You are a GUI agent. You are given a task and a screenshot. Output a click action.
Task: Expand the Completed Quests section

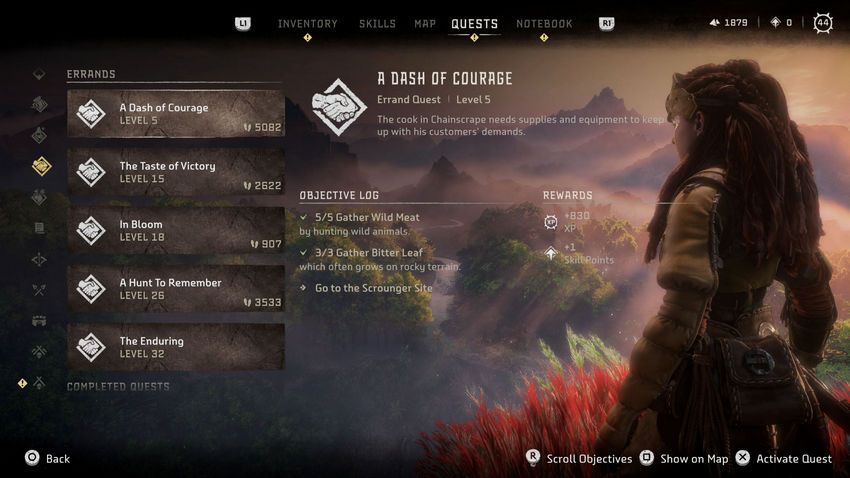[x=118, y=386]
